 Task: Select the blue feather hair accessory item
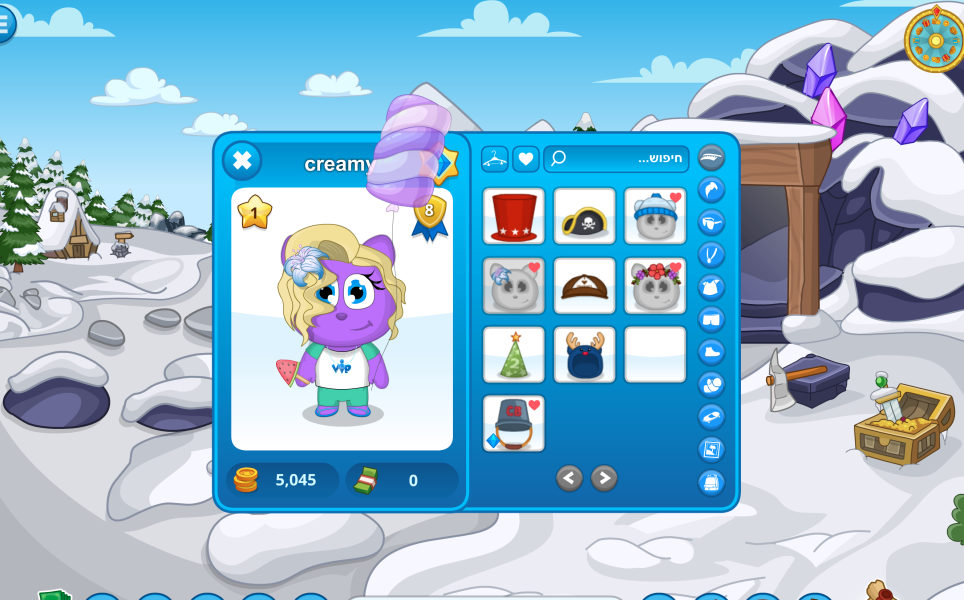click(514, 286)
